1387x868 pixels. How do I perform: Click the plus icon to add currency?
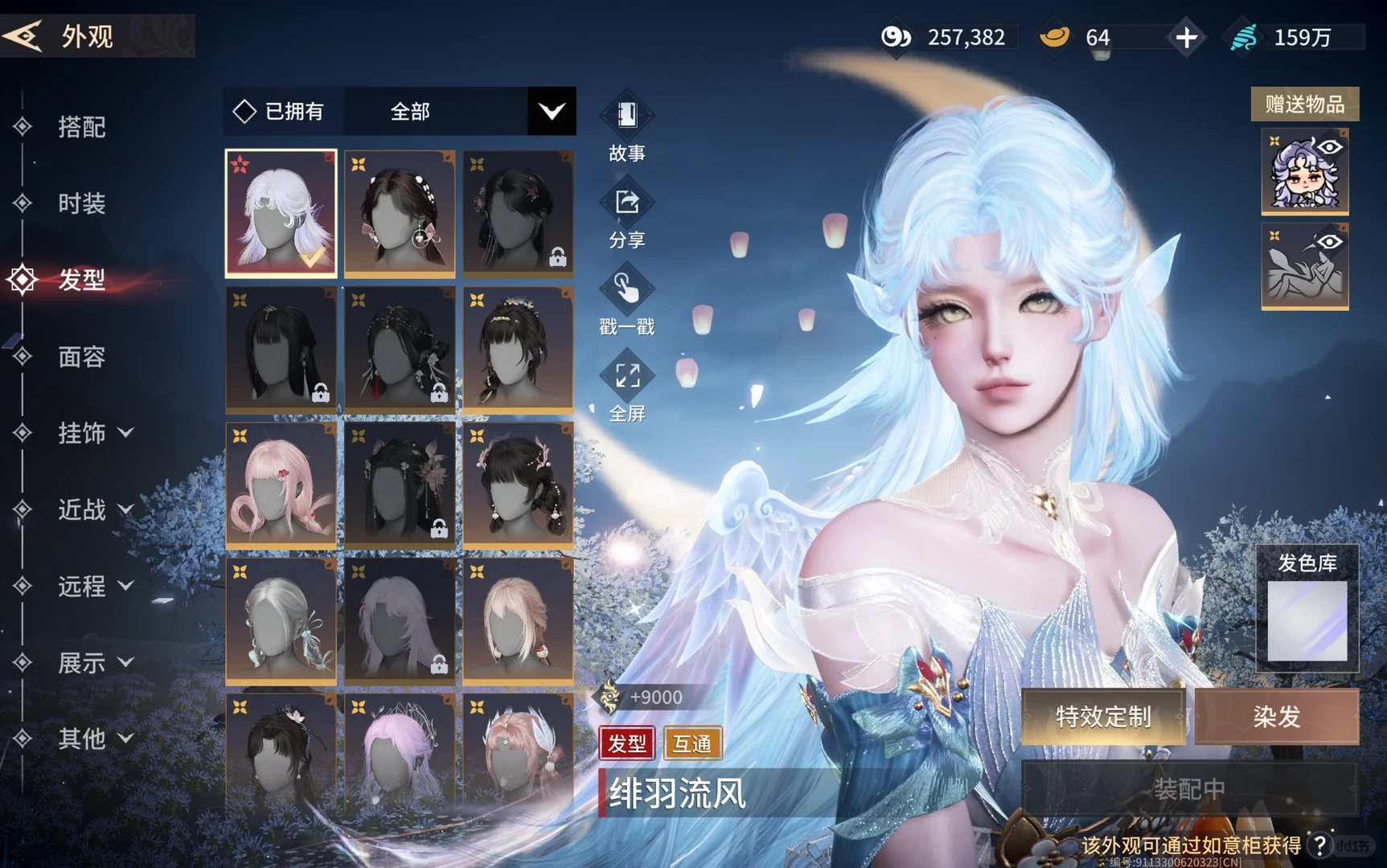coord(1185,36)
